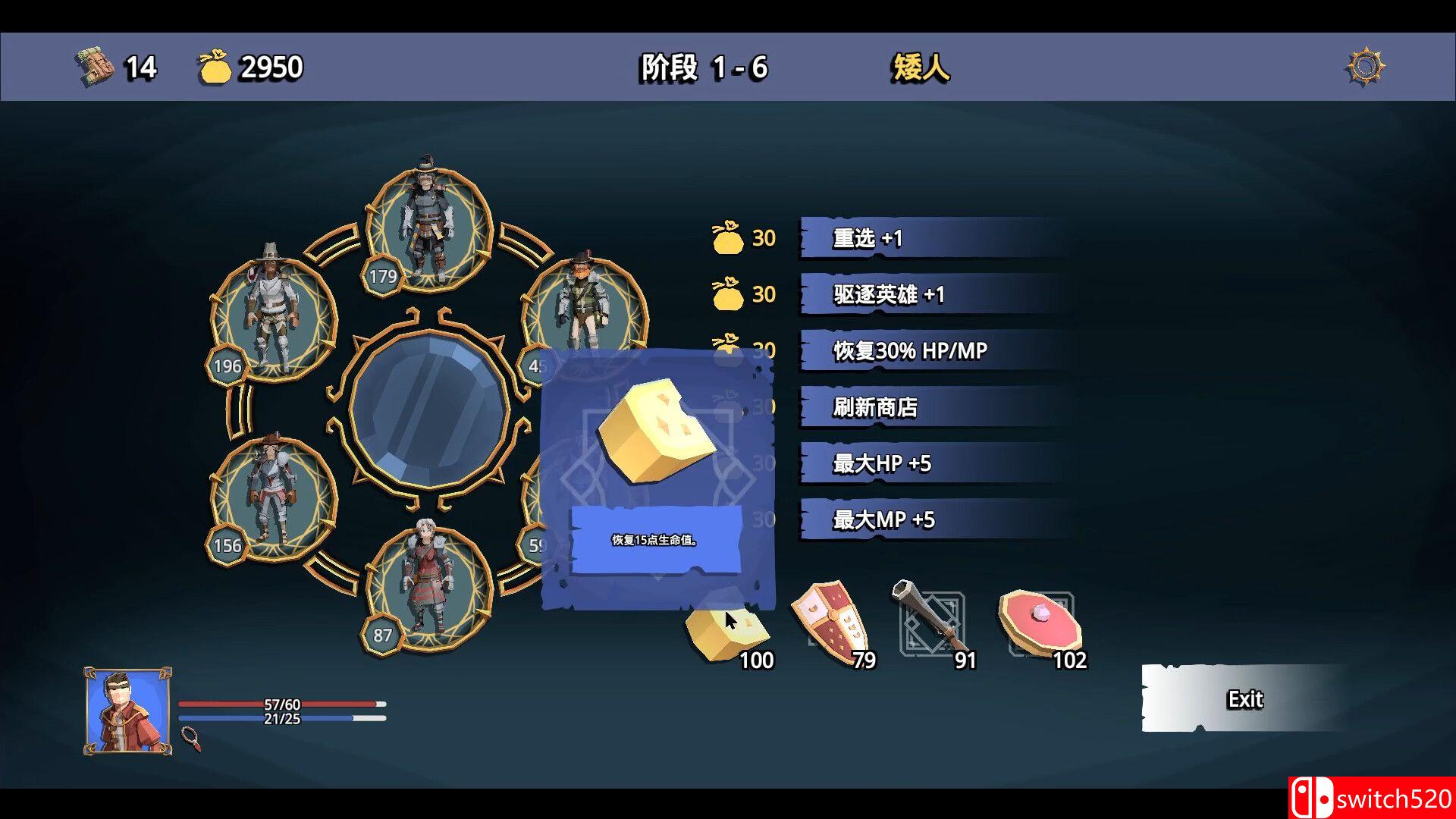Viewport: 1456px width, 819px height.
Task: Click the Exit button
Action: click(1244, 699)
